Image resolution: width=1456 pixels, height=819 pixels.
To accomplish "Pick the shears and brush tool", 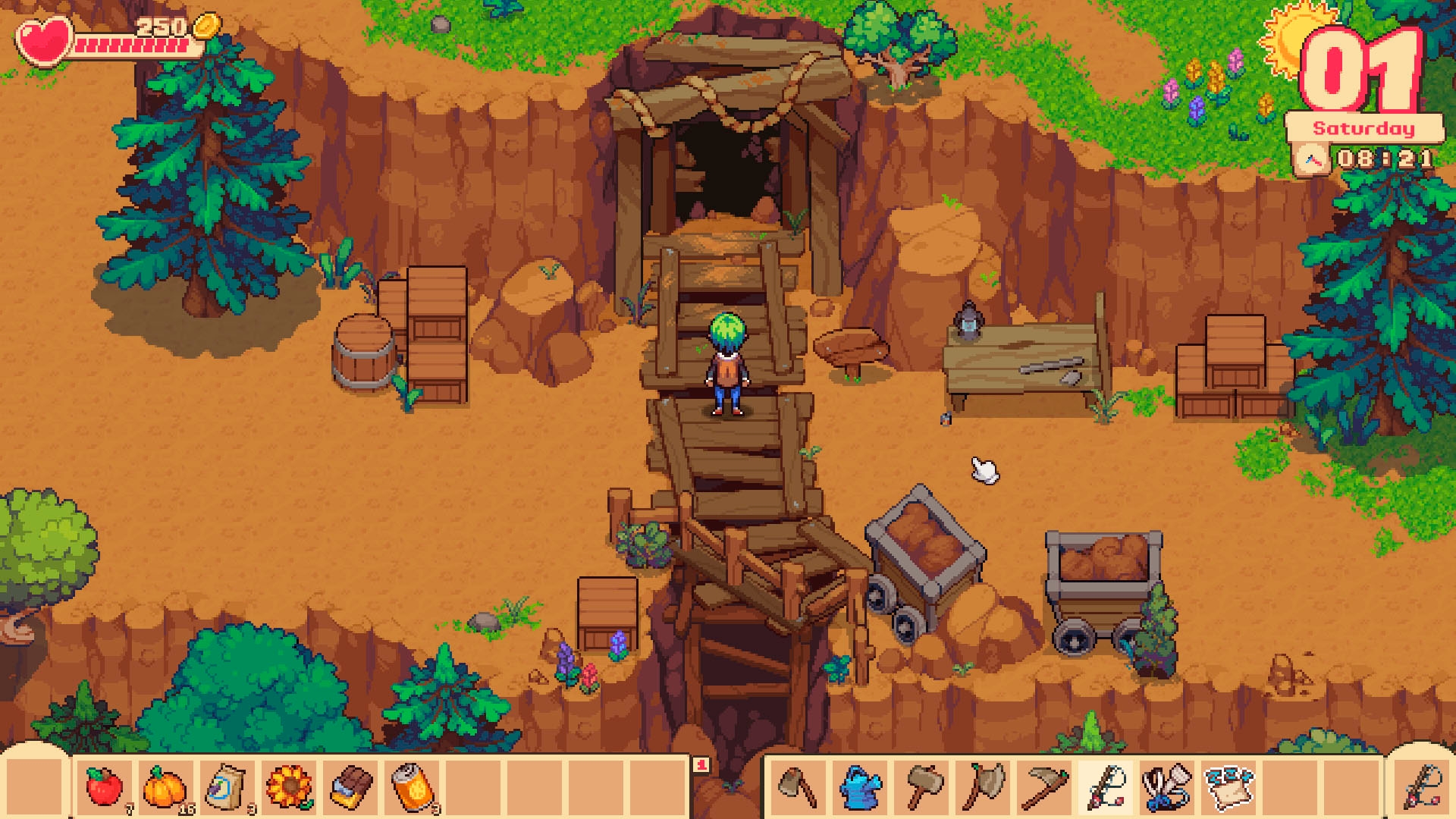I will tap(1167, 786).
